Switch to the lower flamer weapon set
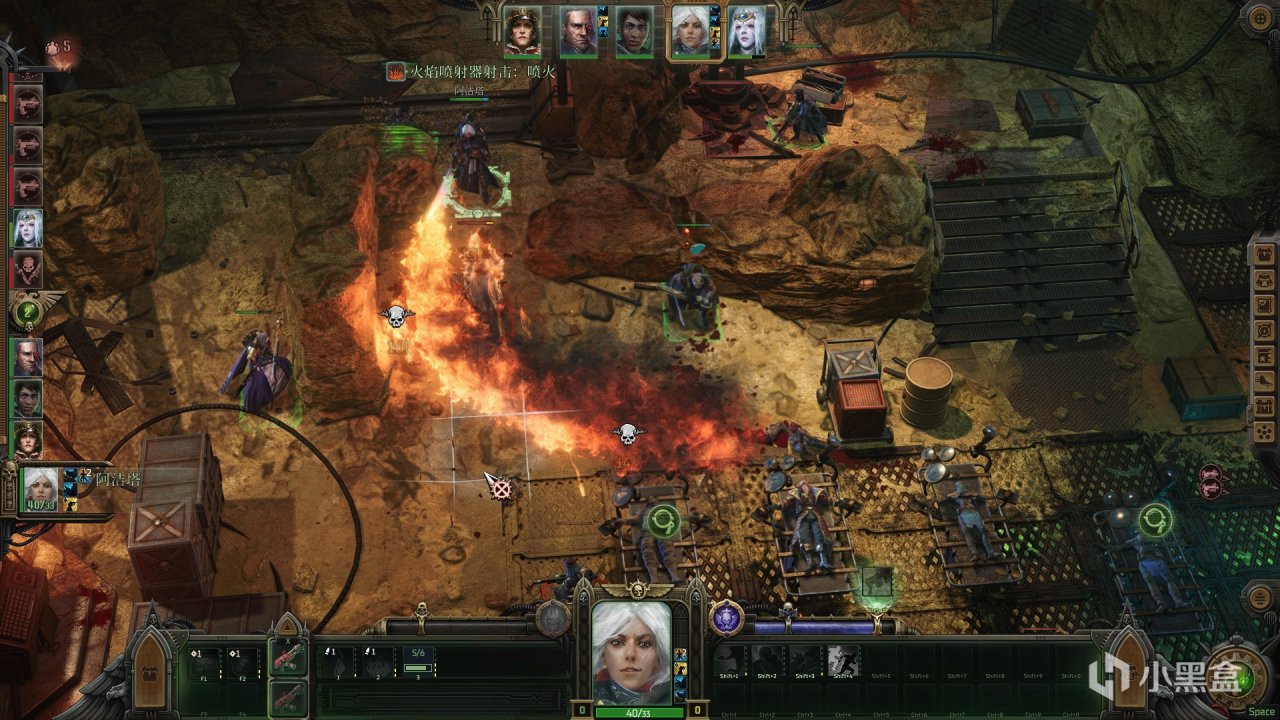The height and width of the screenshot is (720, 1280). [288, 698]
